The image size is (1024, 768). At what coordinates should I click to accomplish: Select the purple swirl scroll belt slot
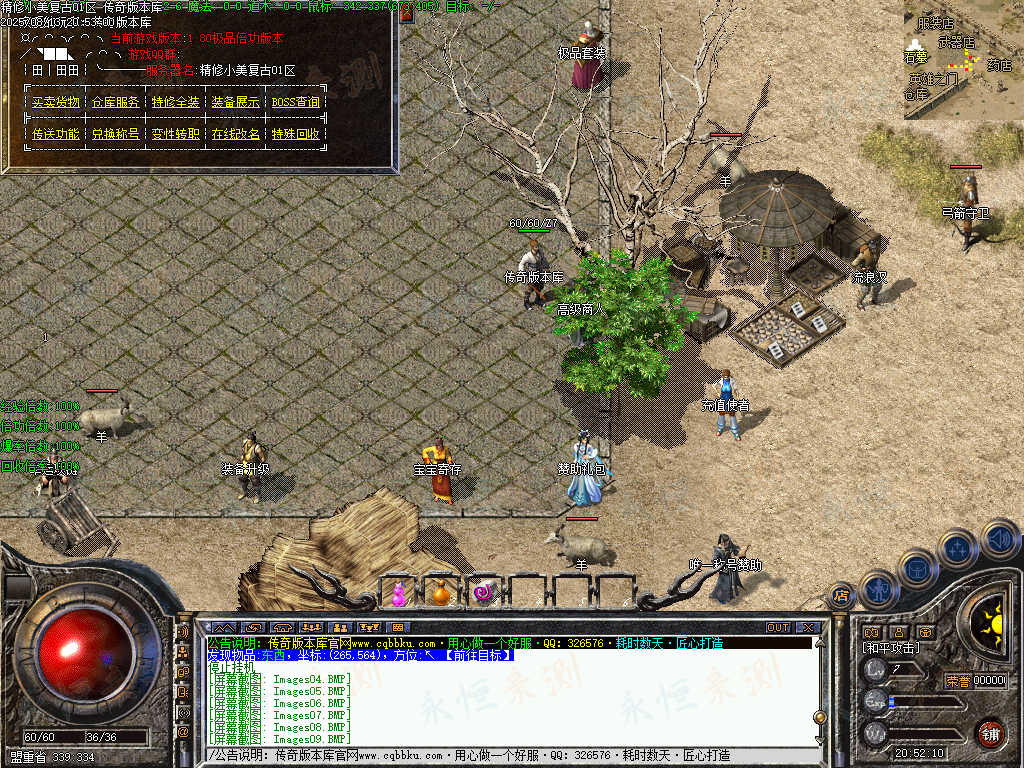pyautogui.click(x=484, y=593)
